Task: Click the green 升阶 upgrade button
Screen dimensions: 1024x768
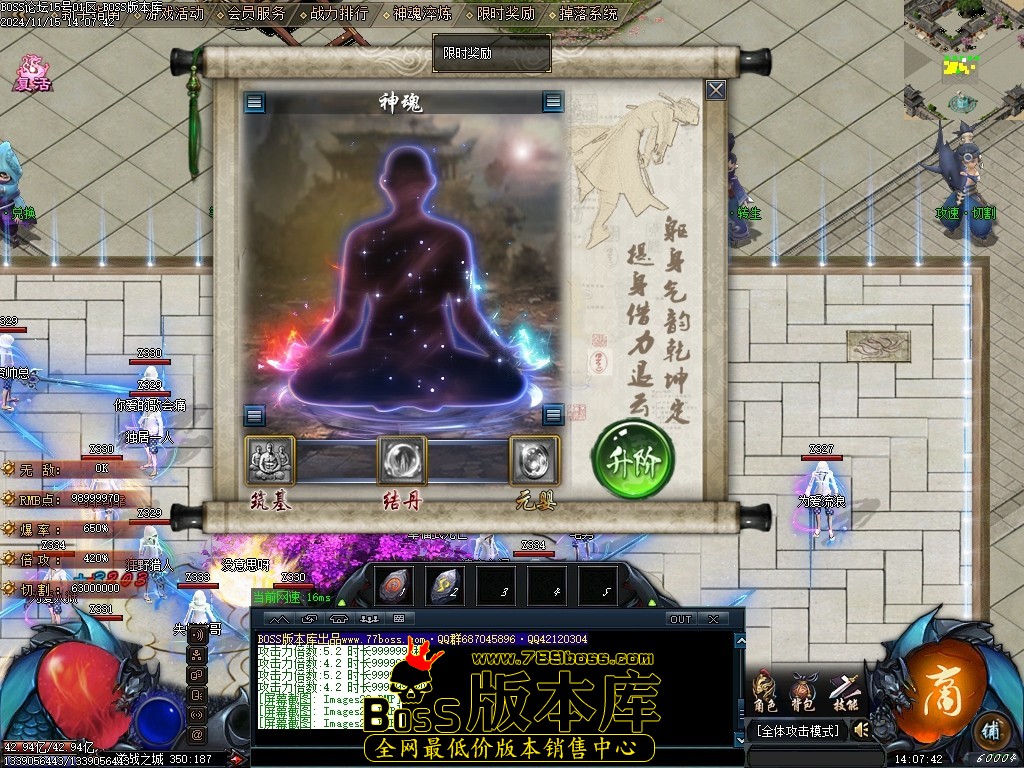Action: (x=633, y=459)
